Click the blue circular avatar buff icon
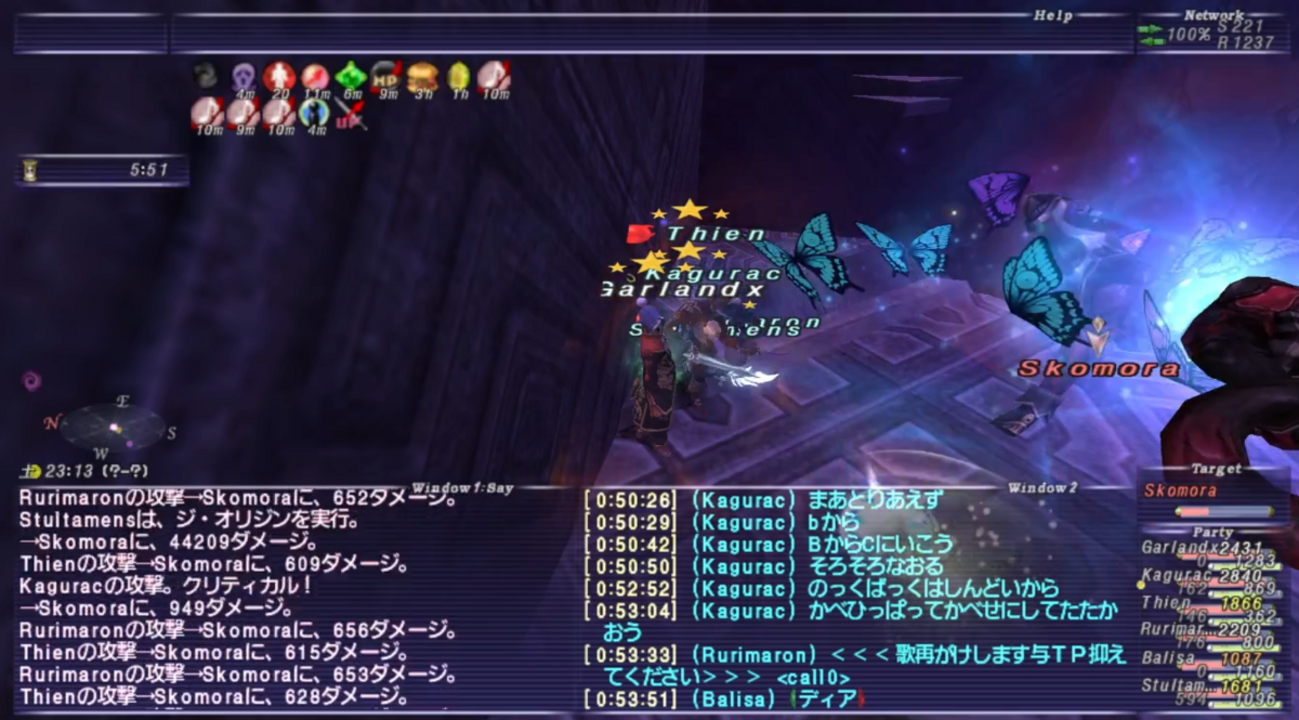The height and width of the screenshot is (720, 1299). point(313,114)
